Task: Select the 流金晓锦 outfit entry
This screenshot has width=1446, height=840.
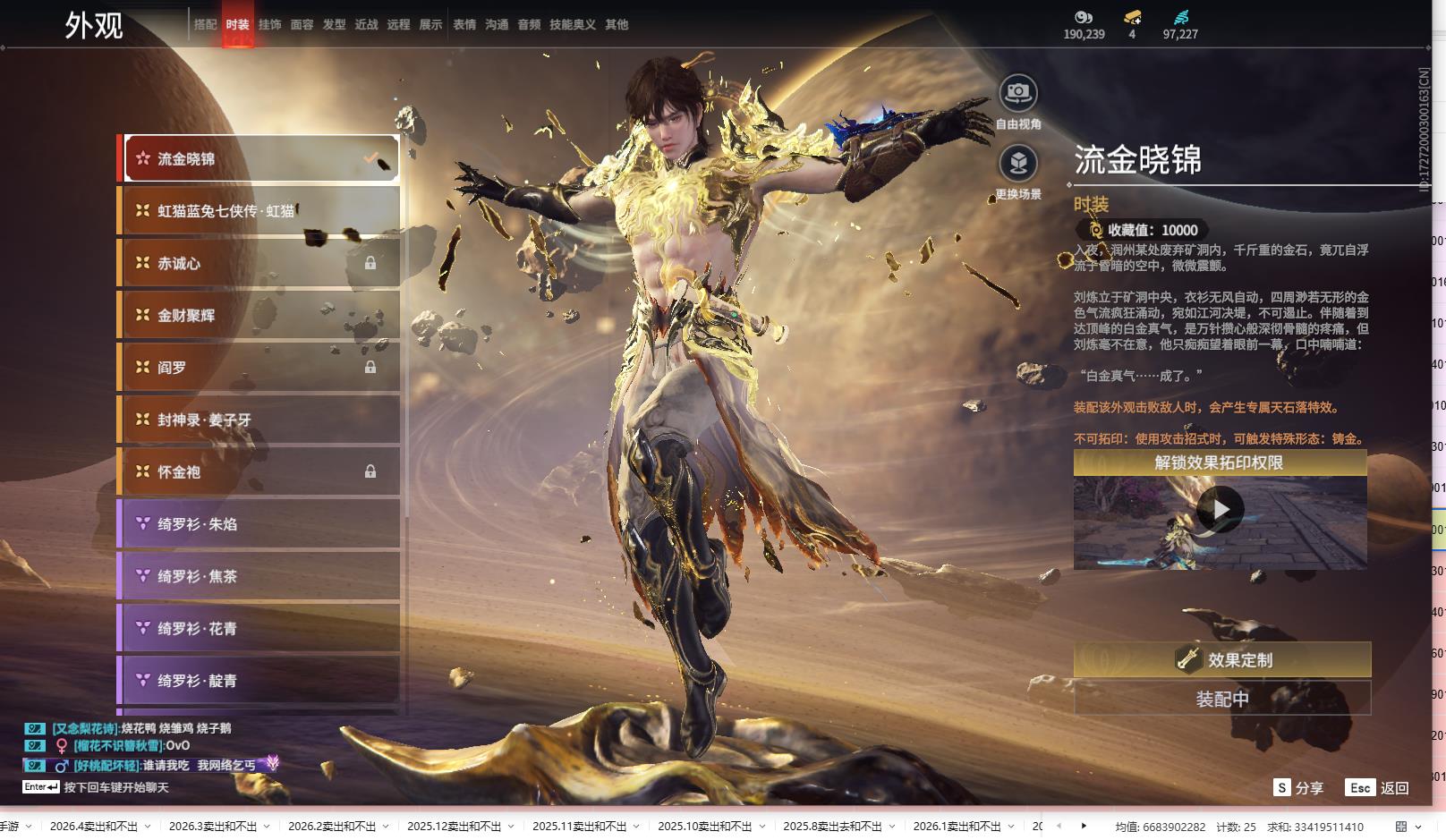Action: [x=259, y=159]
